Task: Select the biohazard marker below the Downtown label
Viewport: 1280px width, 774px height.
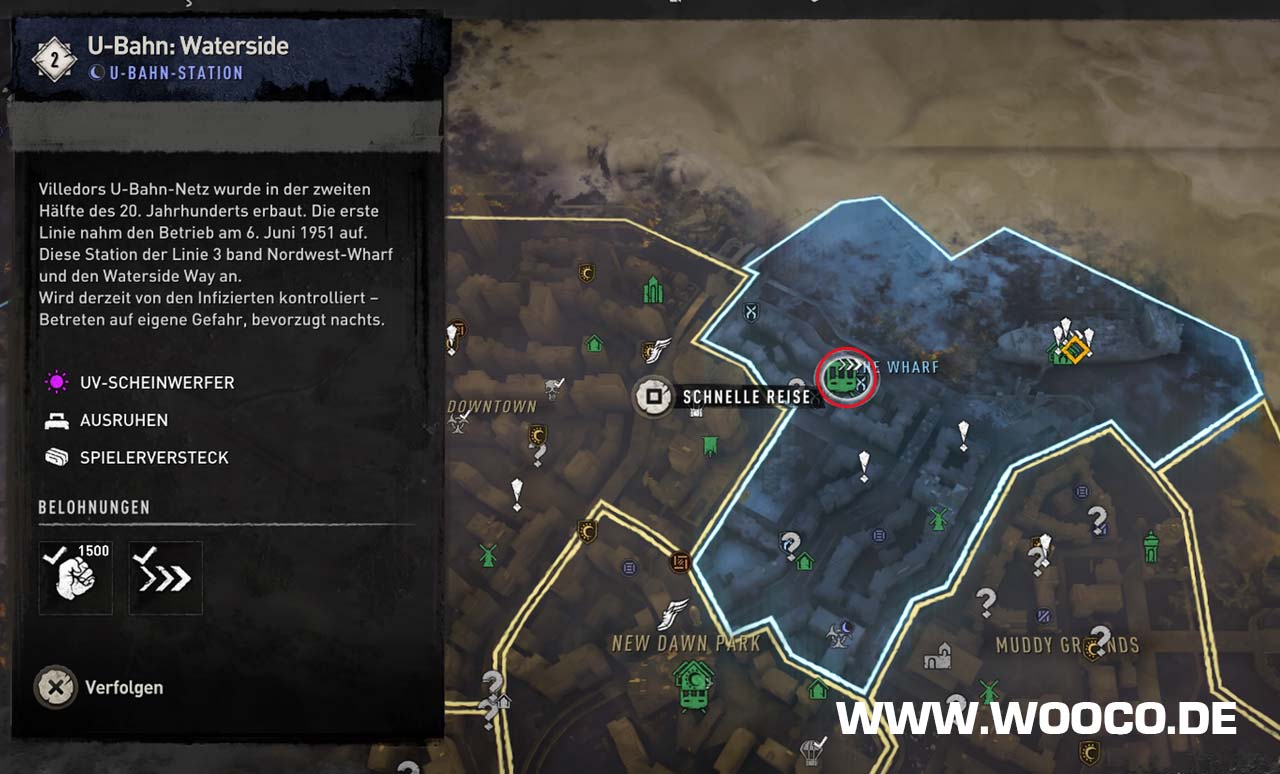Action: coord(458,425)
